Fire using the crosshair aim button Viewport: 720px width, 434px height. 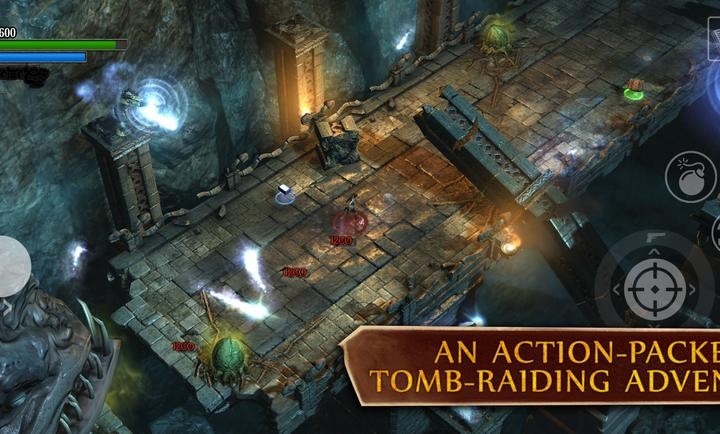point(655,289)
